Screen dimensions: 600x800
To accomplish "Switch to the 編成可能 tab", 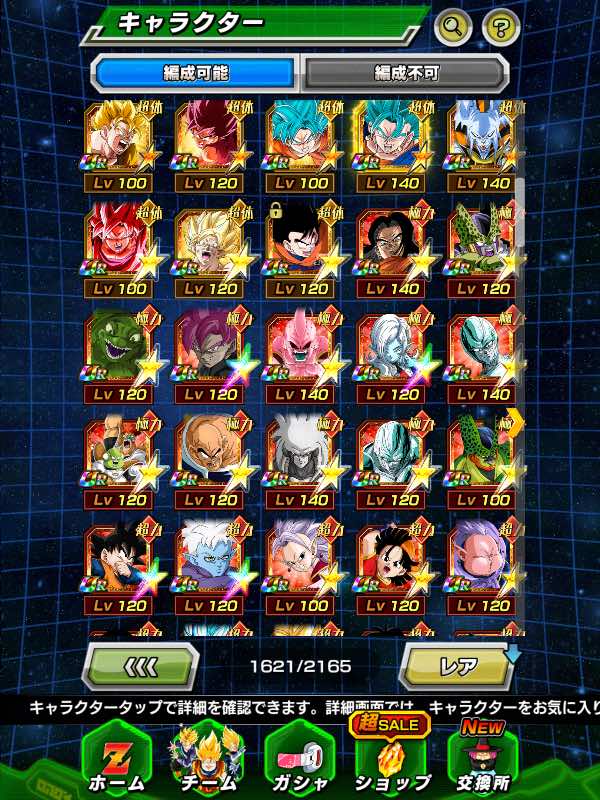I will 195,73.
